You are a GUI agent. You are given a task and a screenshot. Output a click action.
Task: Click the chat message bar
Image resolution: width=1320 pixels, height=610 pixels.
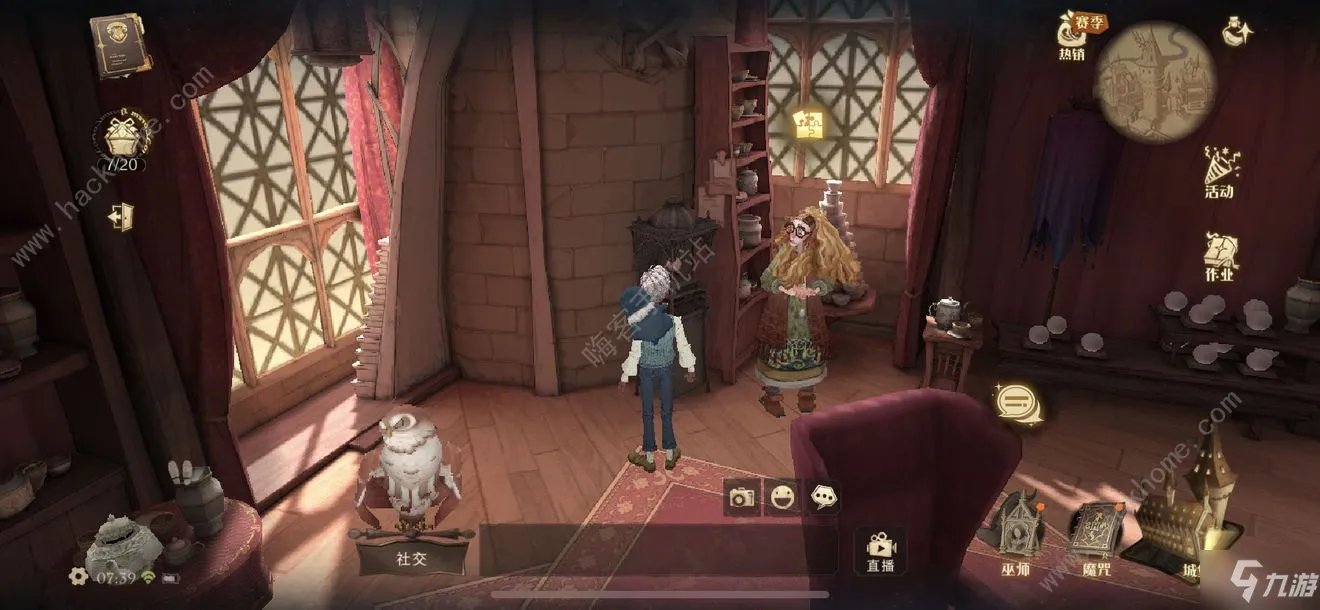(x=657, y=551)
